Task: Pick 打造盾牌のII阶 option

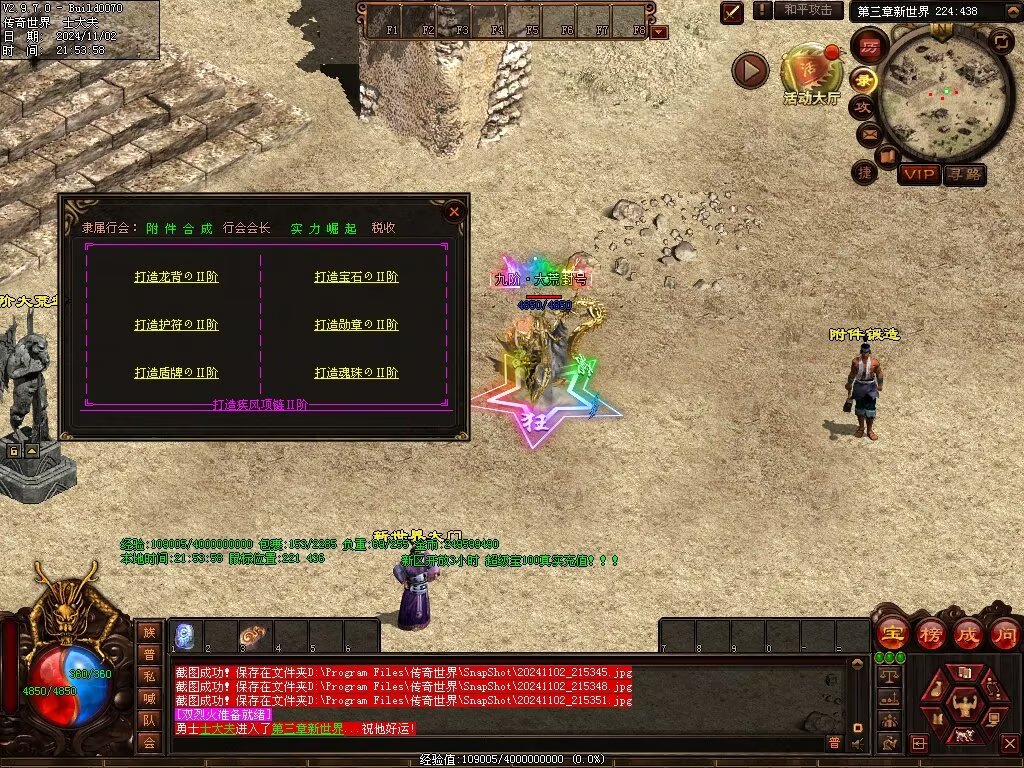Action: pos(176,373)
